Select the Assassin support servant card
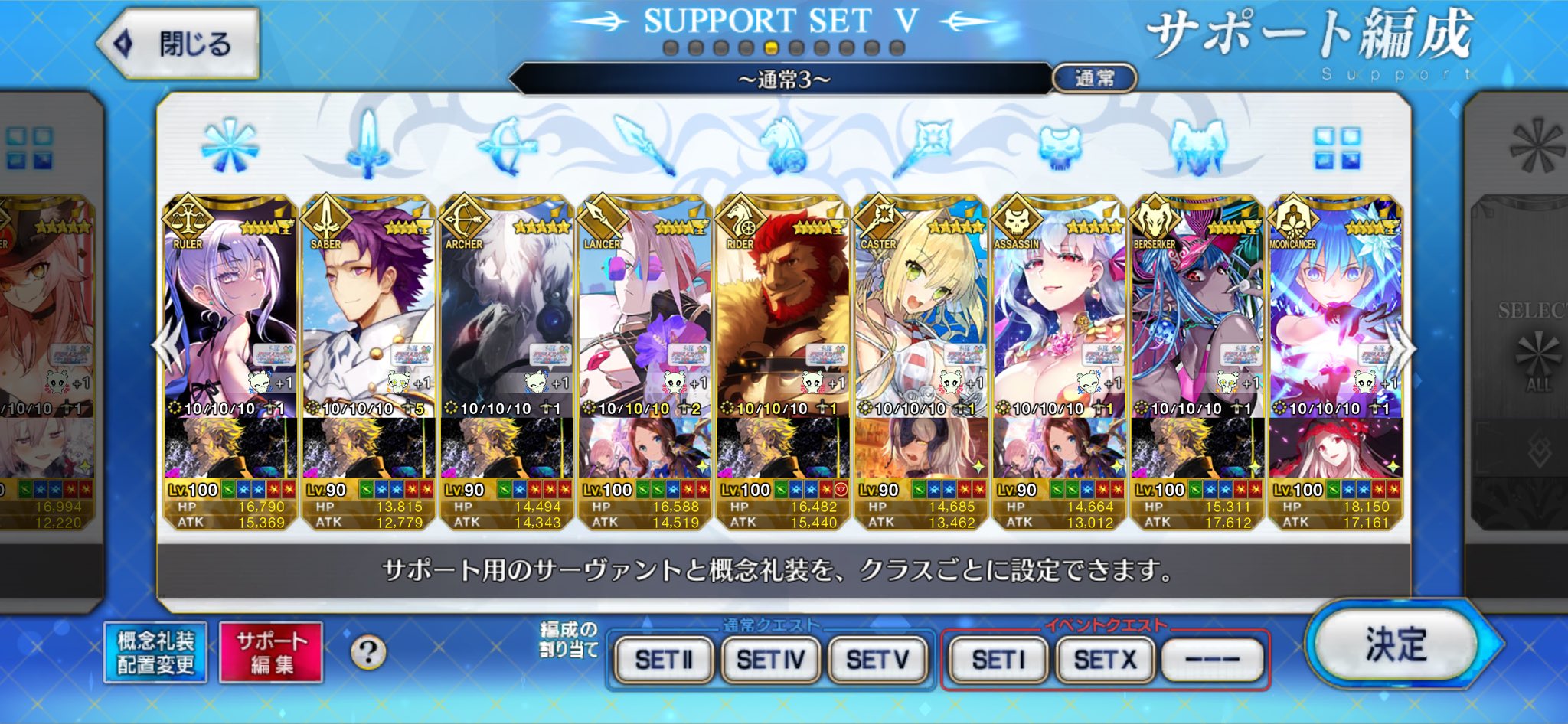 (x=1059, y=321)
